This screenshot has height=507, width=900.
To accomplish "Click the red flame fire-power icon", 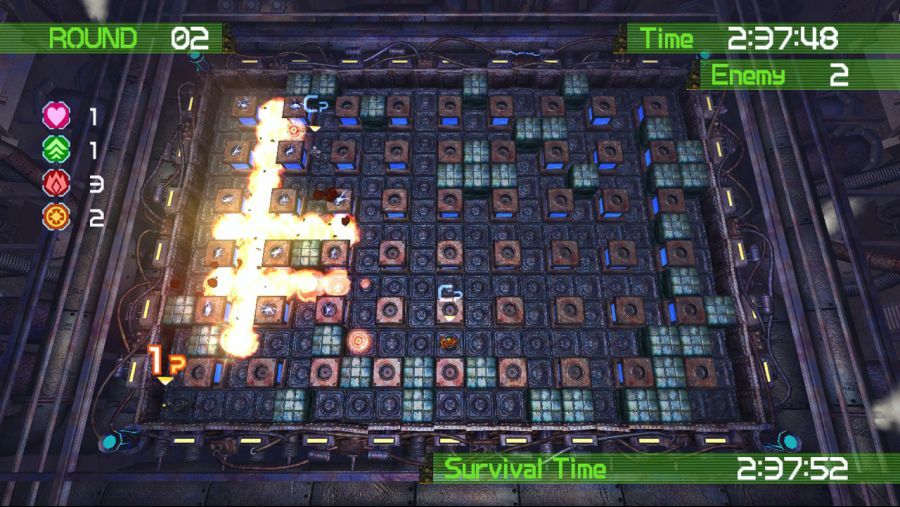I will (56, 183).
